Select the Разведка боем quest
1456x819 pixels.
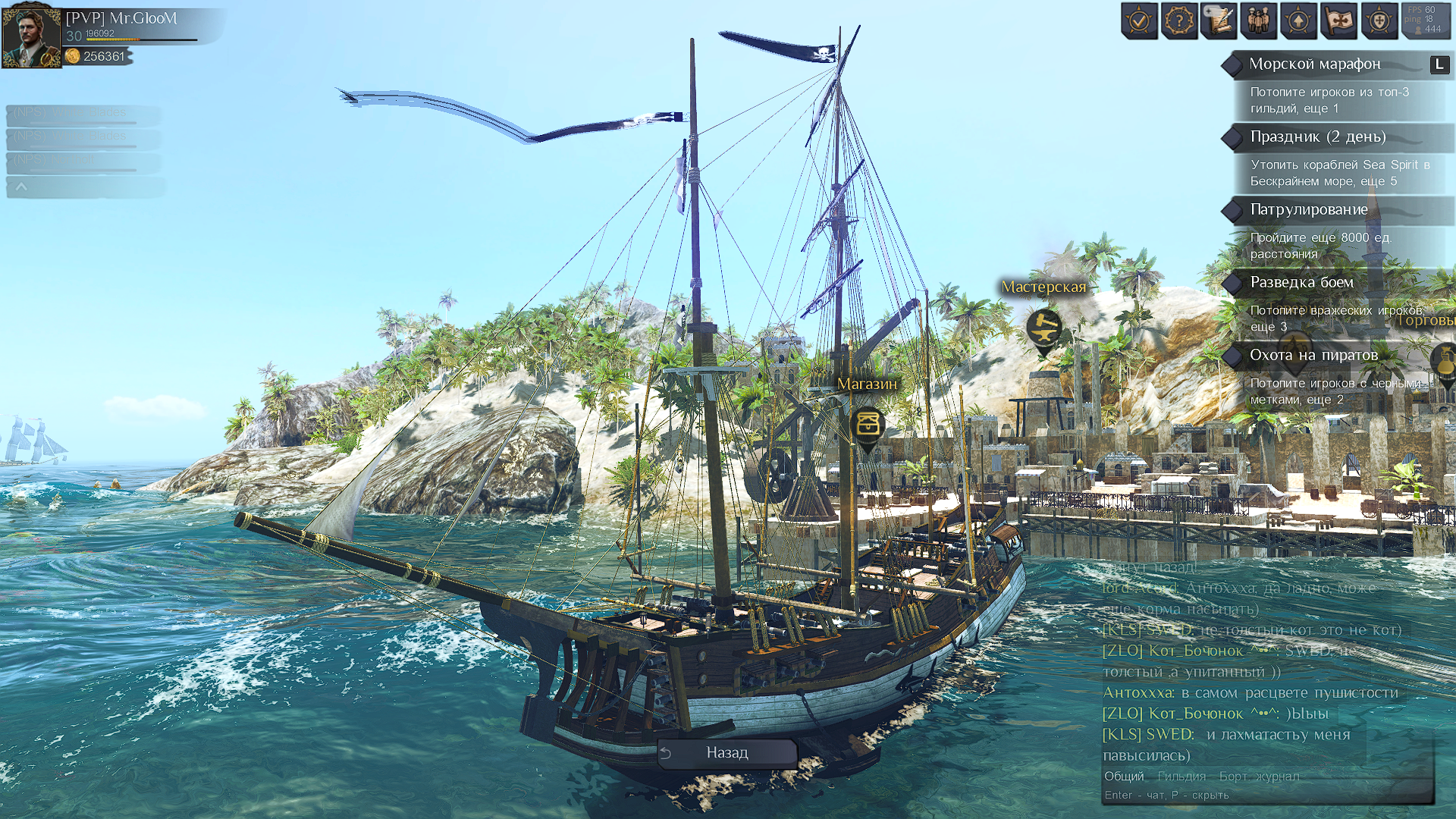point(1301,283)
